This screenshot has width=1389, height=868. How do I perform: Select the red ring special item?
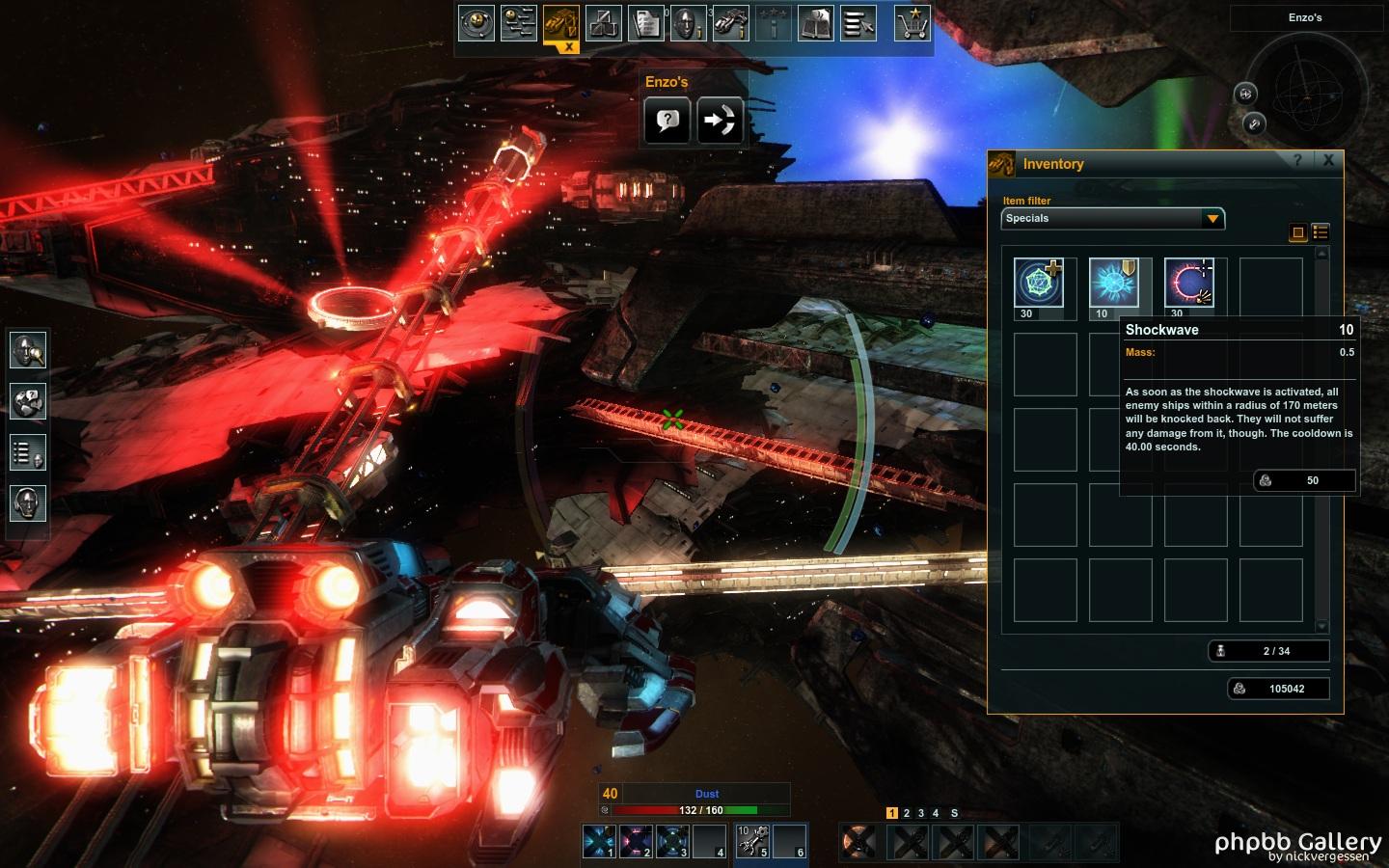1189,284
